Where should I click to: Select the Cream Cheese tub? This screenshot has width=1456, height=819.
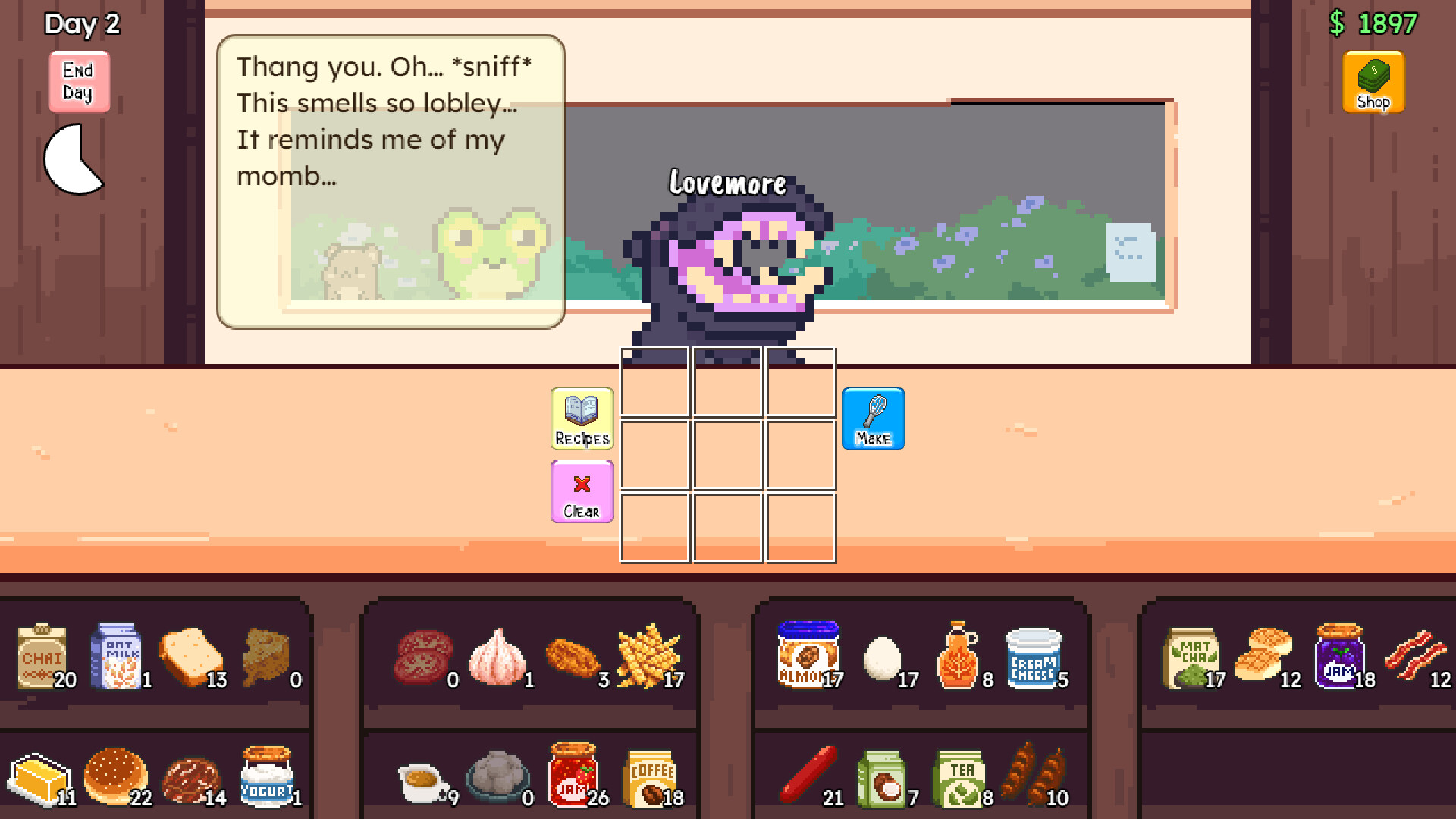1034,655
